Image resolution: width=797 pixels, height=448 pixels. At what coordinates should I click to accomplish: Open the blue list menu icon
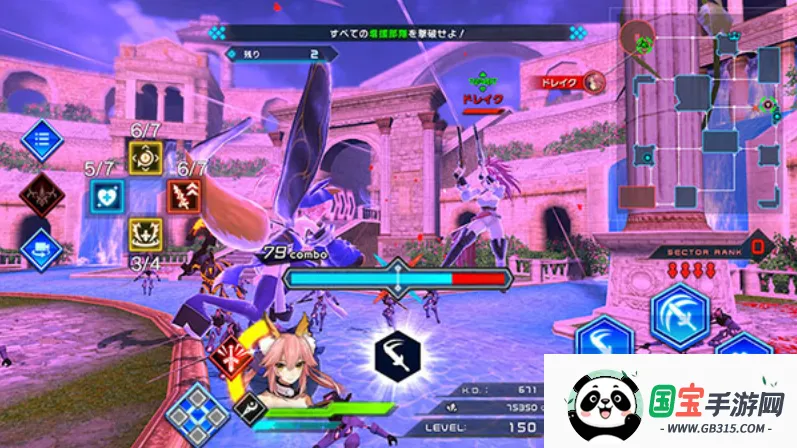point(41,140)
